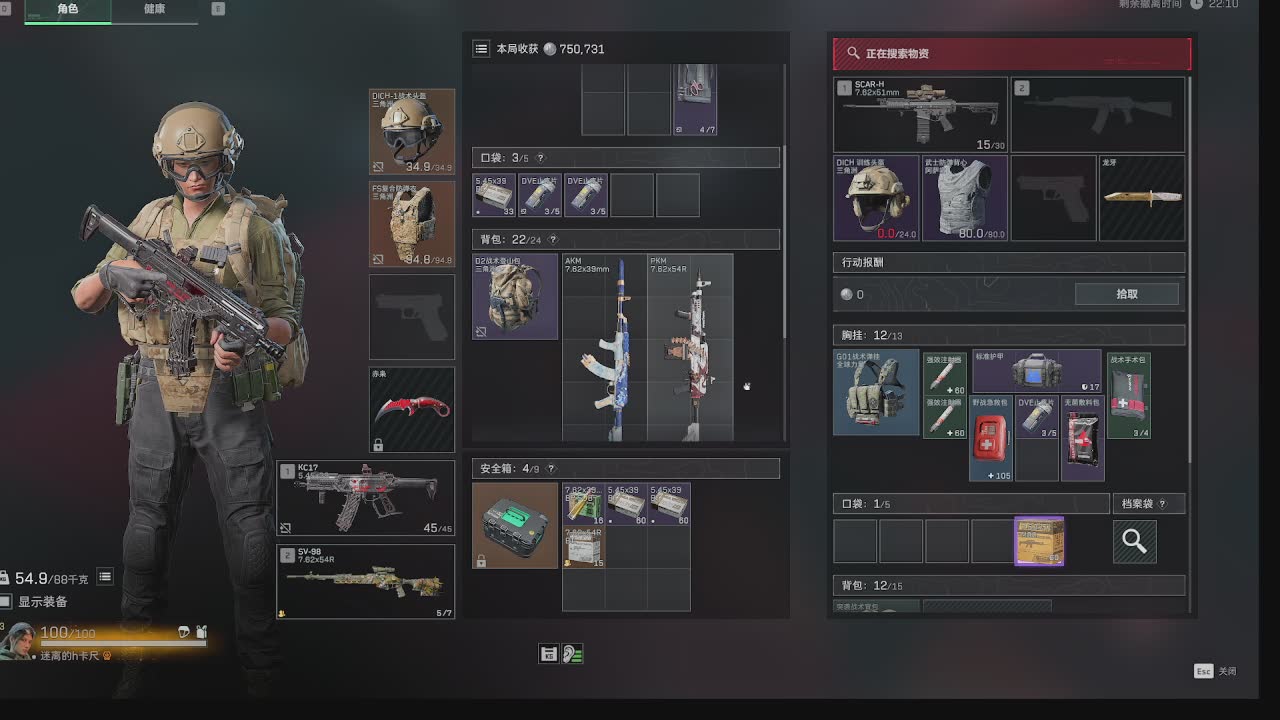Select the 角色 tab

[68, 9]
